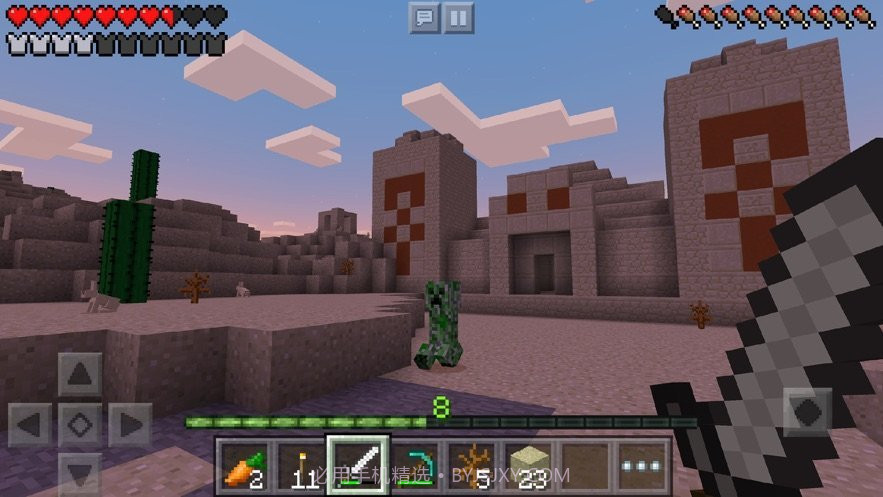
Task: Select the dead bush hotbar slot
Action: point(471,466)
